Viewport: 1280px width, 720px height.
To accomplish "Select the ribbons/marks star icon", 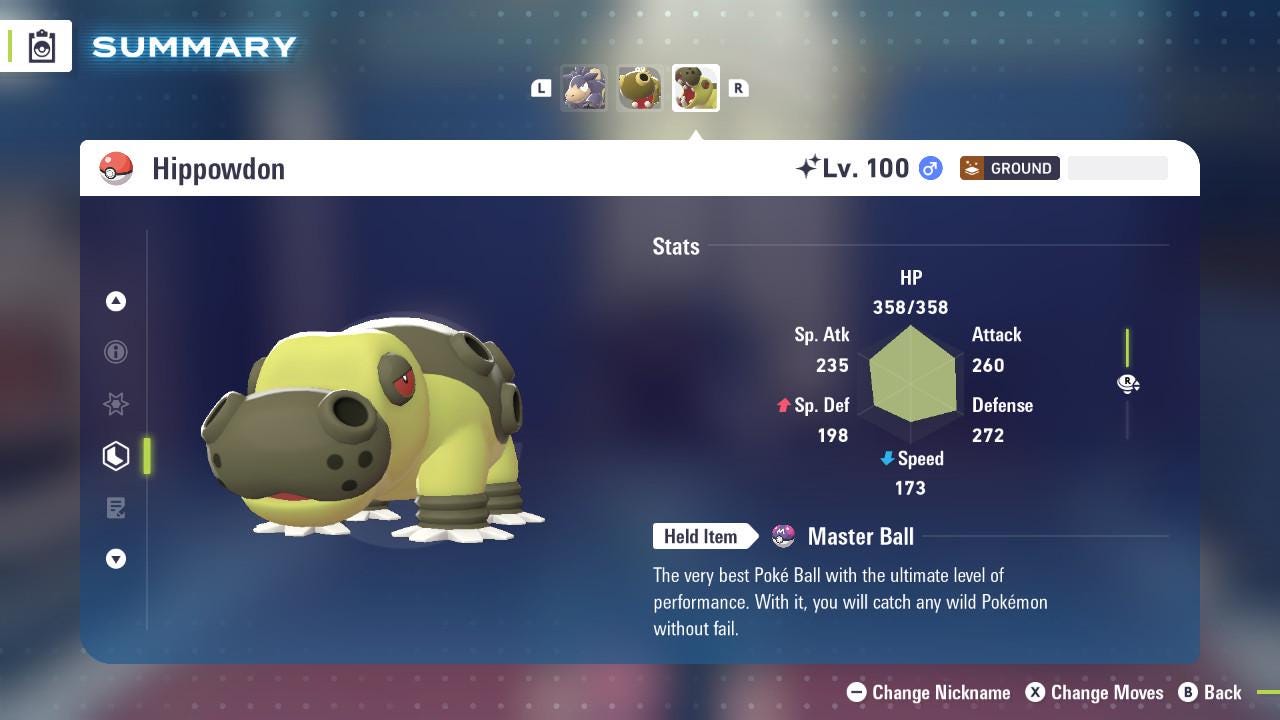I will (x=116, y=404).
